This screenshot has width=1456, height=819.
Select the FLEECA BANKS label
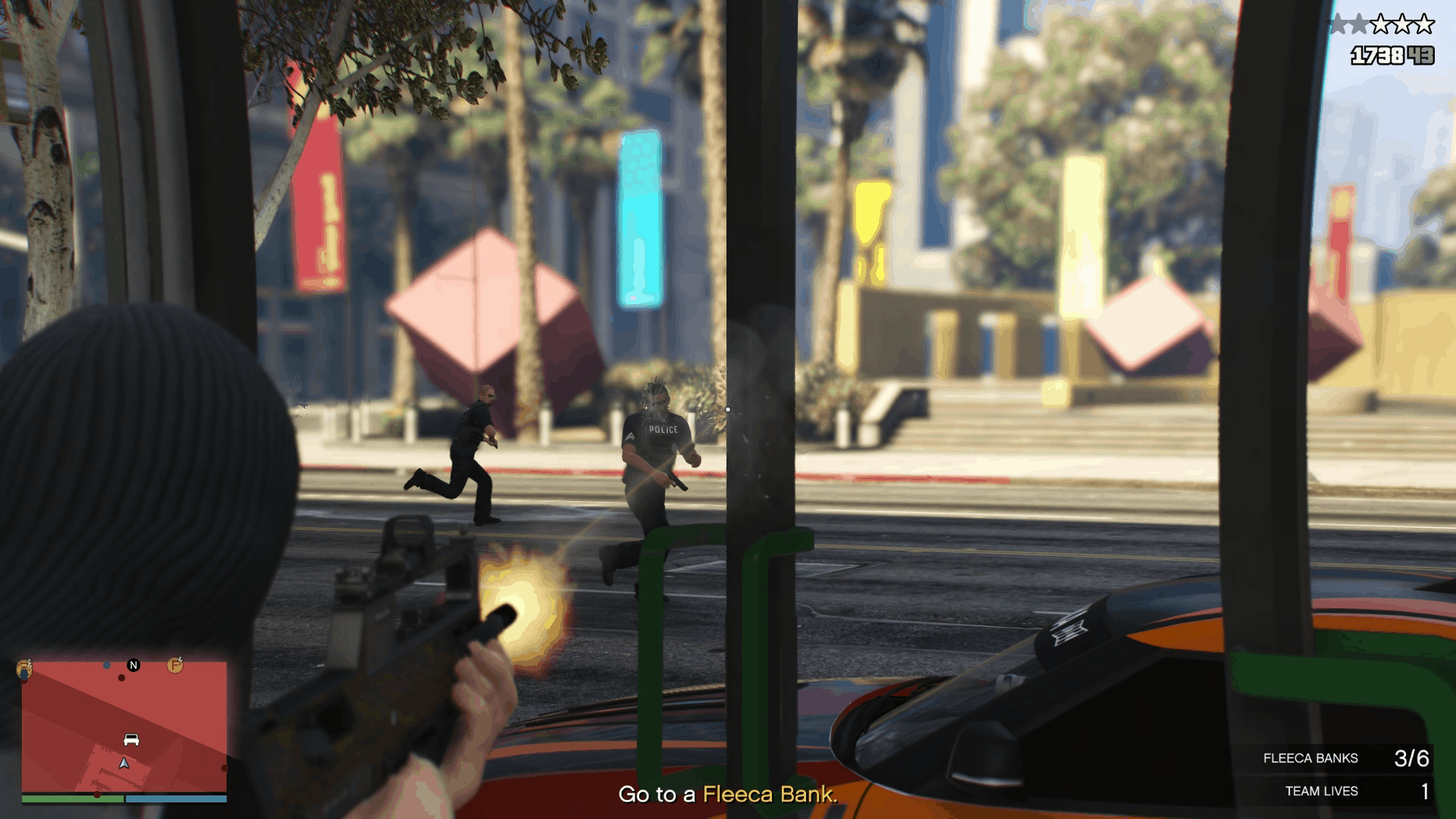click(x=1310, y=758)
